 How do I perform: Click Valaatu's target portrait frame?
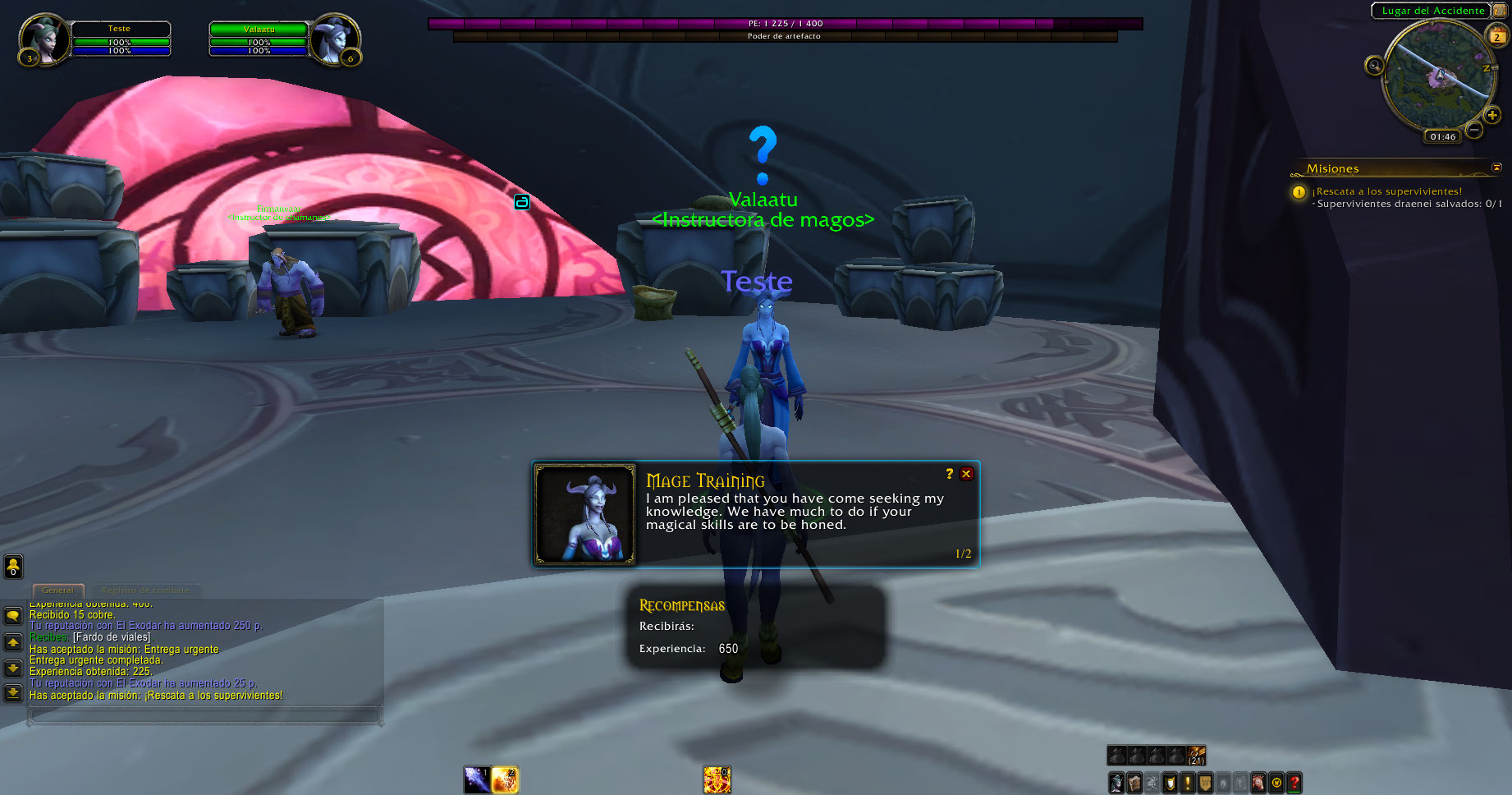(x=334, y=39)
